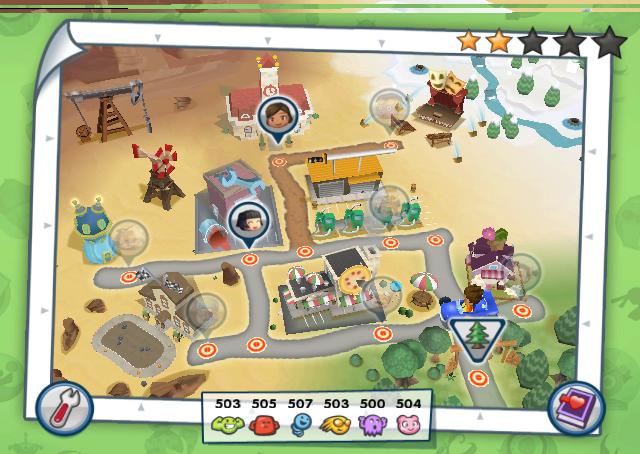Select the faded pin by the haunted house
The height and width of the screenshot is (454, 640).
388,107
